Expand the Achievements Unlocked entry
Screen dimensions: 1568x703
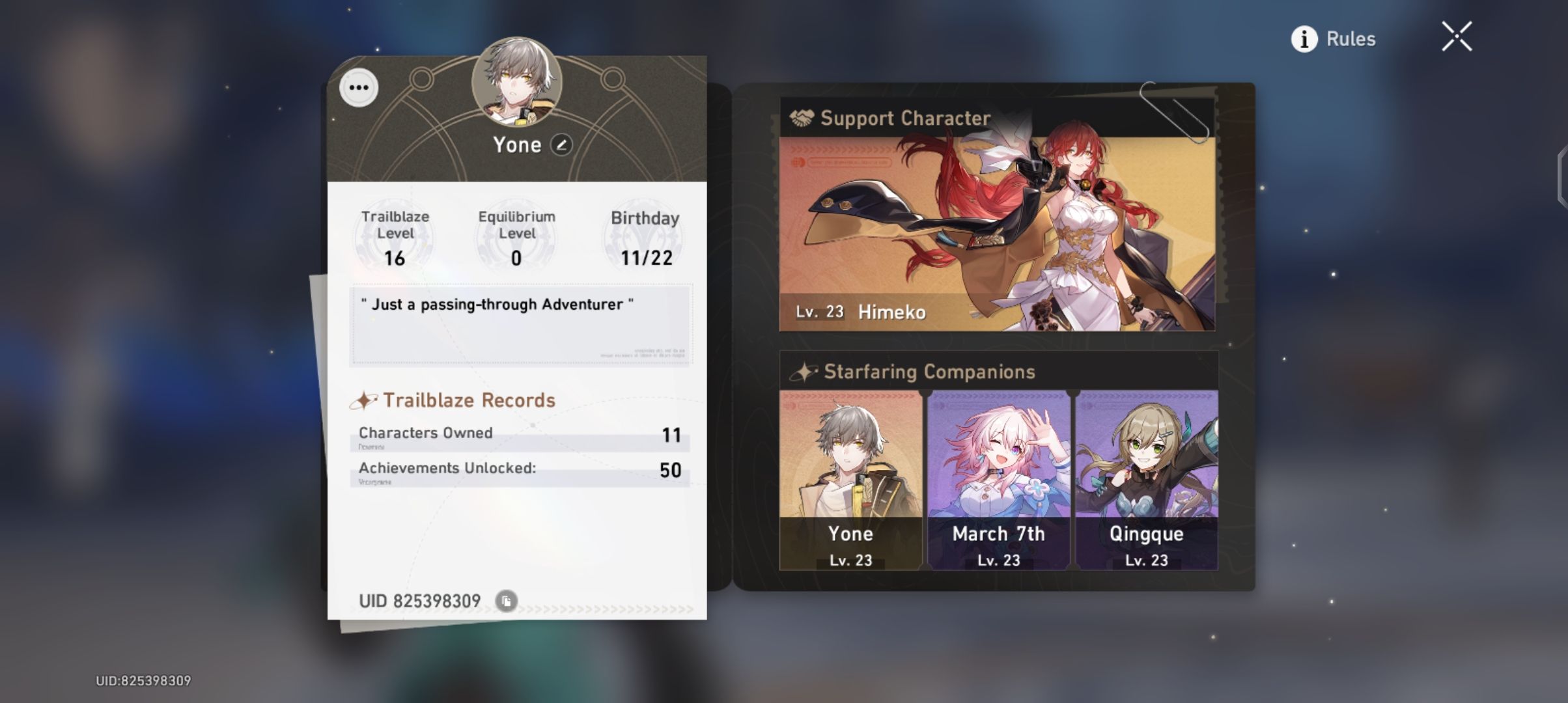(x=521, y=470)
